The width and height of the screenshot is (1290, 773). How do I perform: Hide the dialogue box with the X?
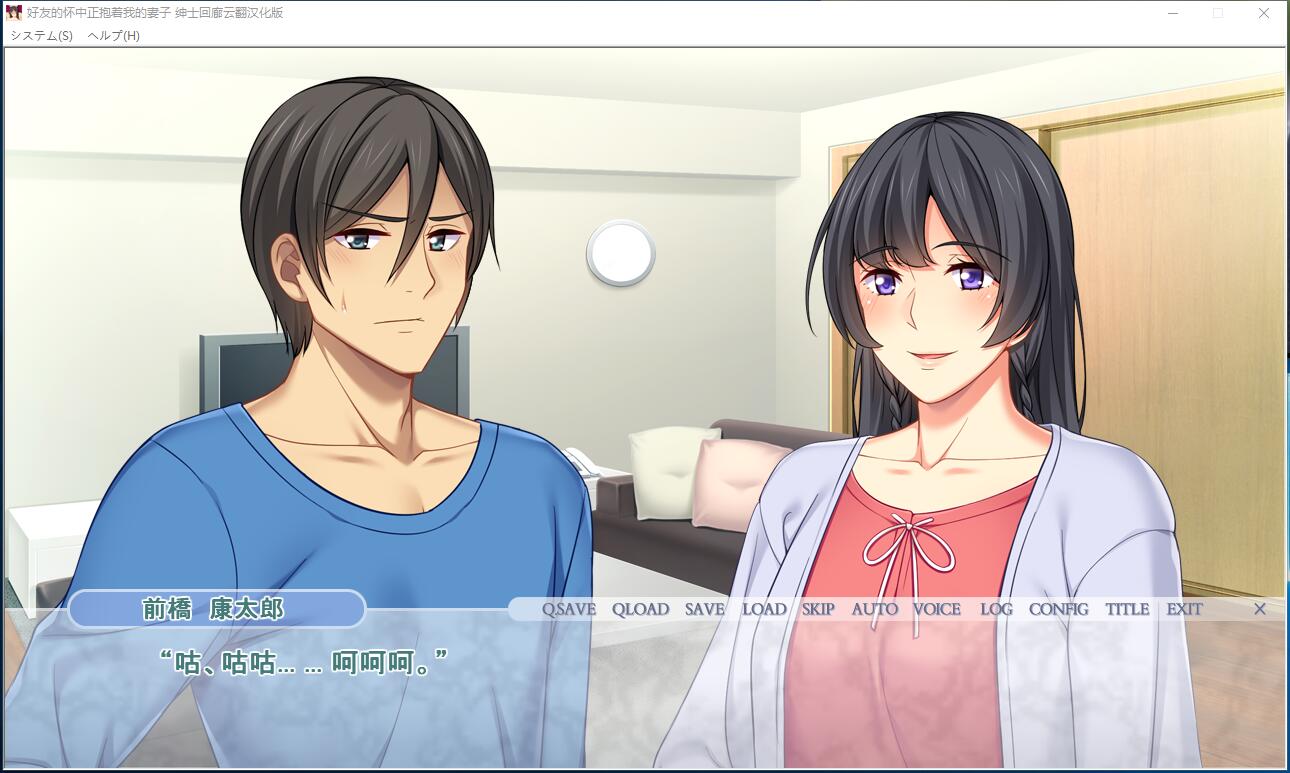coord(1260,609)
